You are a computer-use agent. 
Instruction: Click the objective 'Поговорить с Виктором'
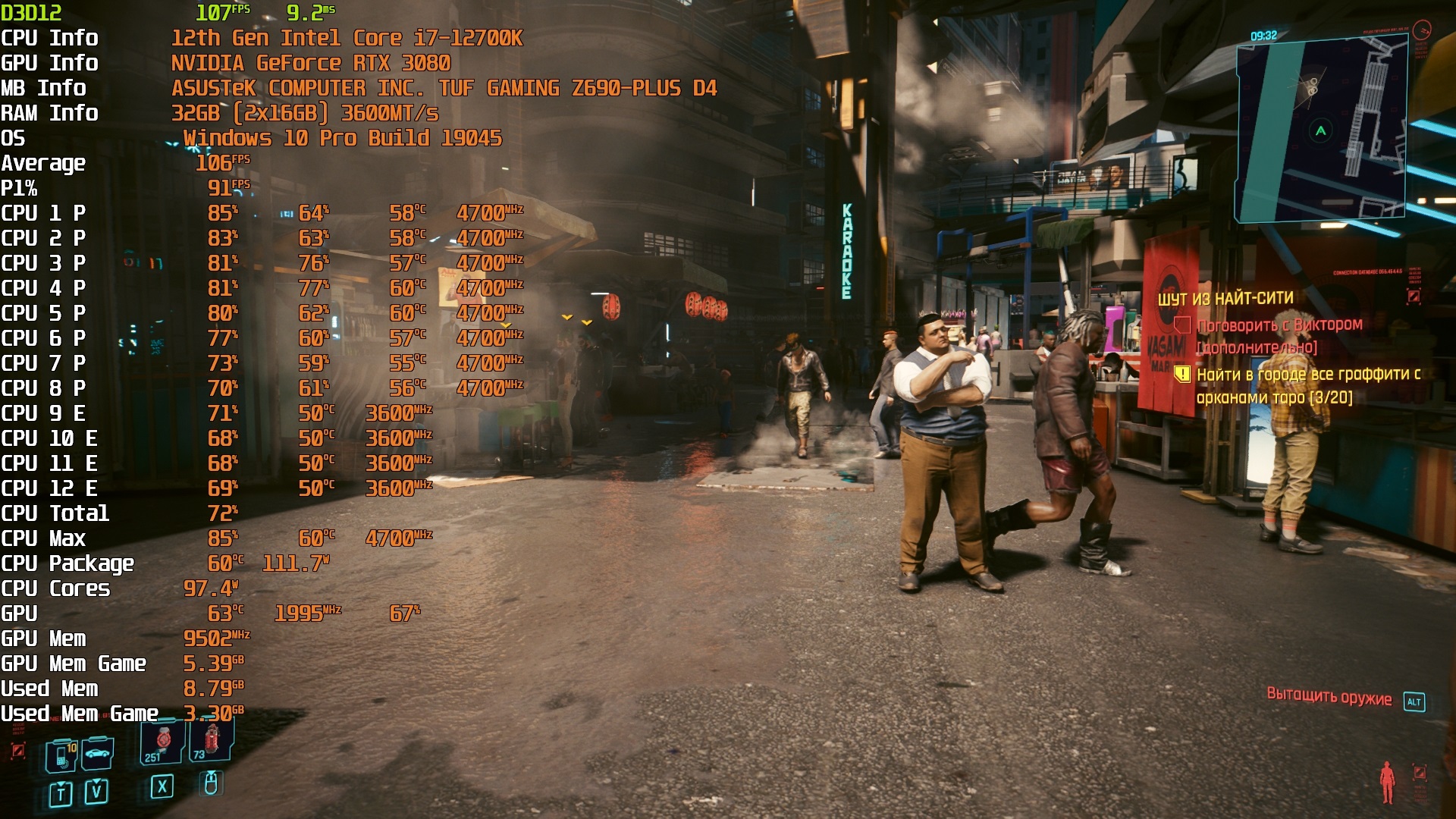click(1279, 325)
